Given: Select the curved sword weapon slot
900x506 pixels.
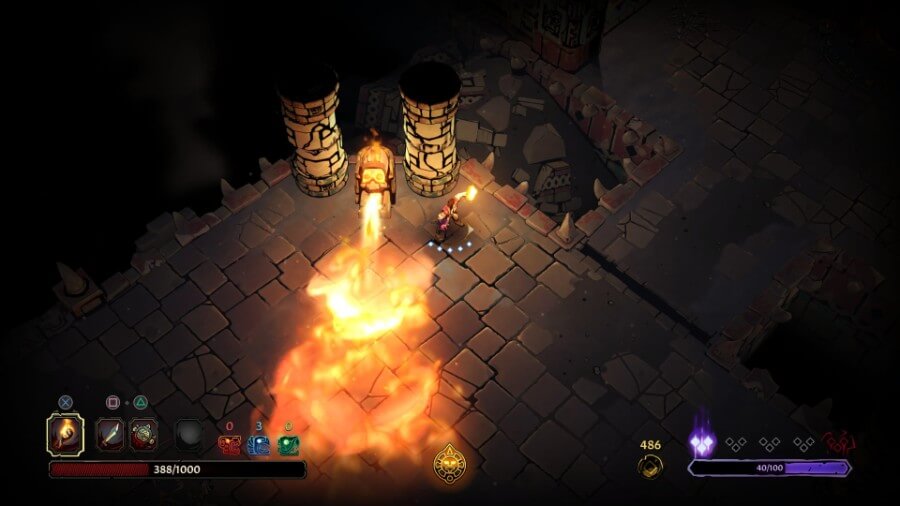Looking at the screenshot, I should click(x=111, y=434).
